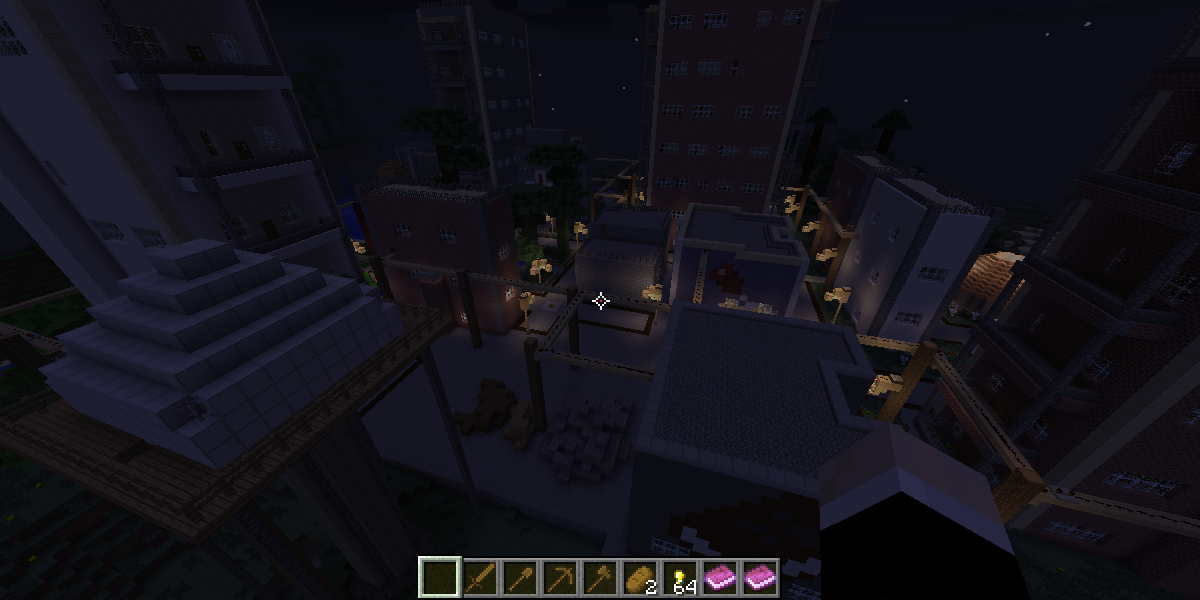
Task: Switch to the wooden axe slot
Action: (x=600, y=577)
